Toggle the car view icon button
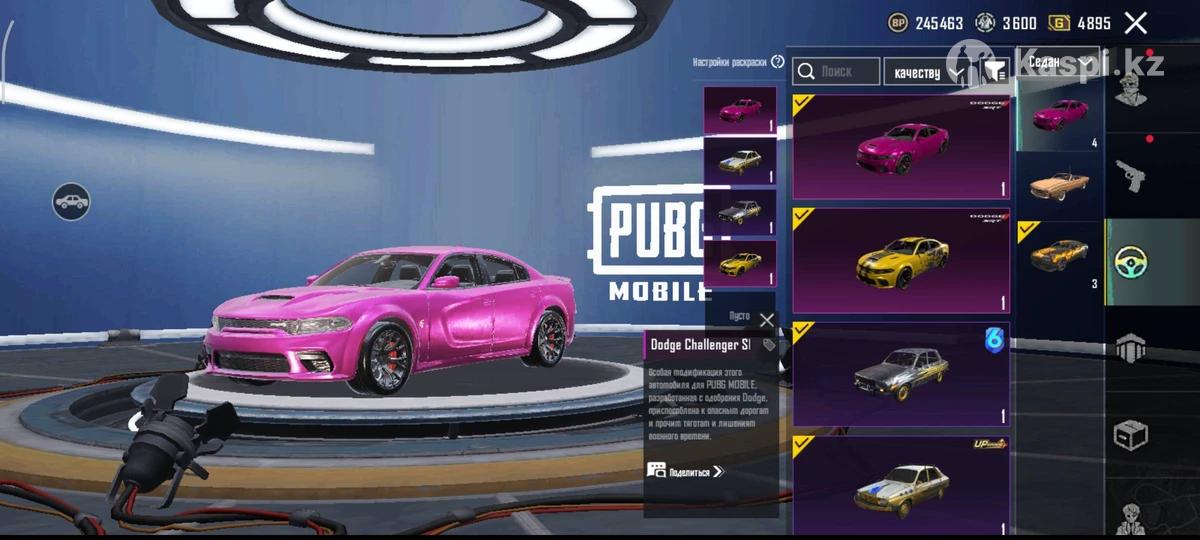The image size is (1200, 540). coord(71,202)
